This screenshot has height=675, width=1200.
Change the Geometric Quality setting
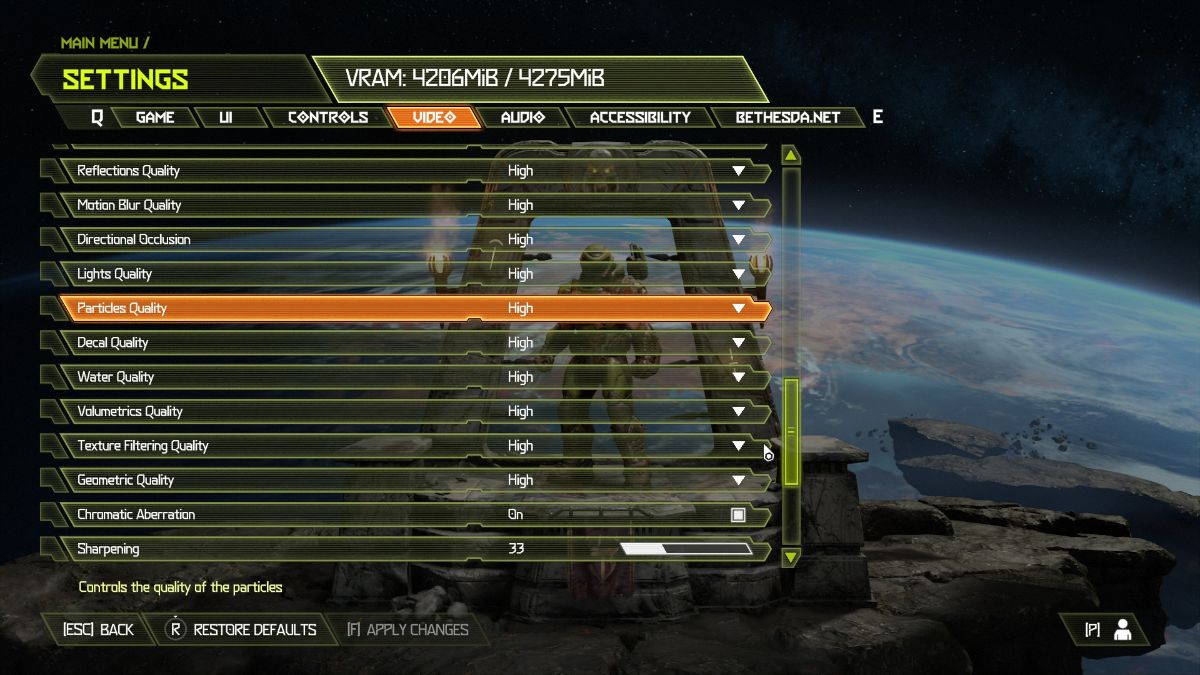coord(738,480)
